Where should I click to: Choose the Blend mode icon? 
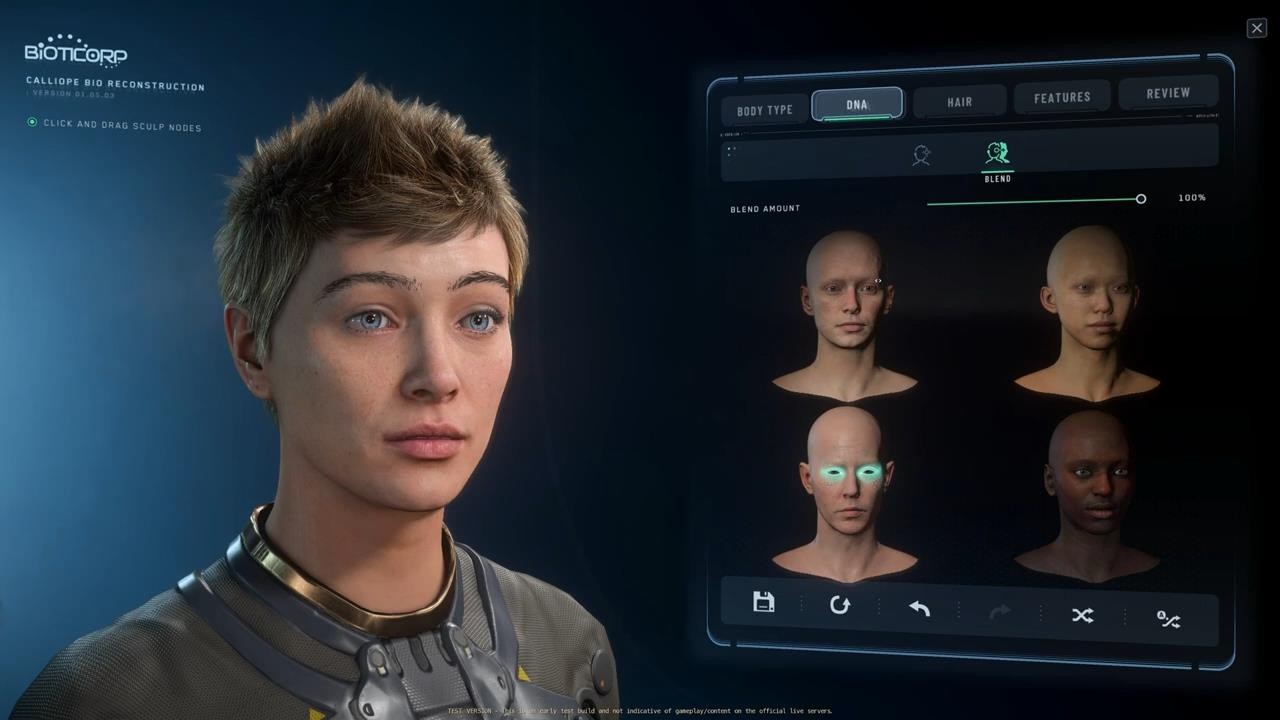(997, 155)
